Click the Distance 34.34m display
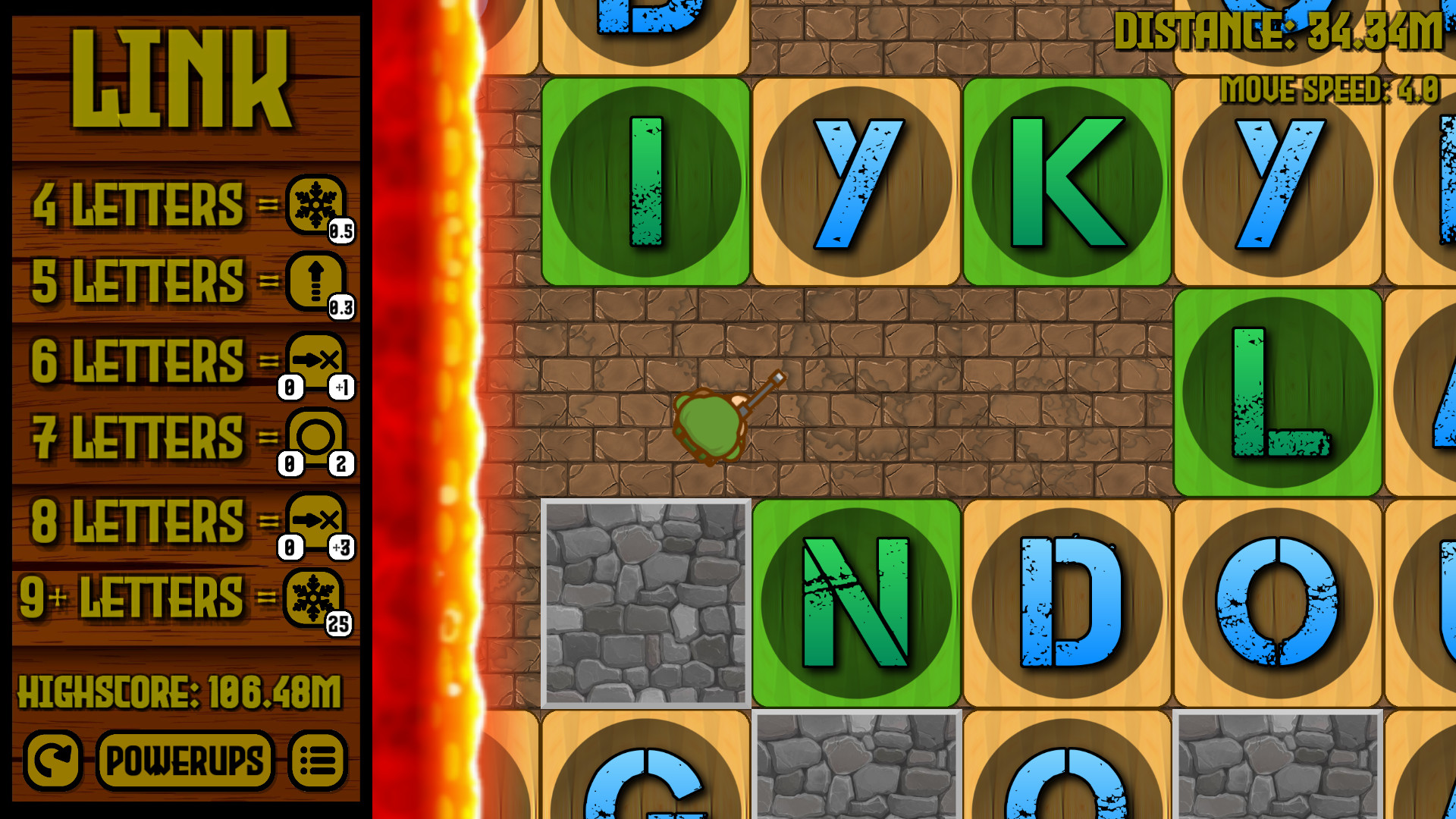This screenshot has width=1456, height=819. tap(1278, 32)
